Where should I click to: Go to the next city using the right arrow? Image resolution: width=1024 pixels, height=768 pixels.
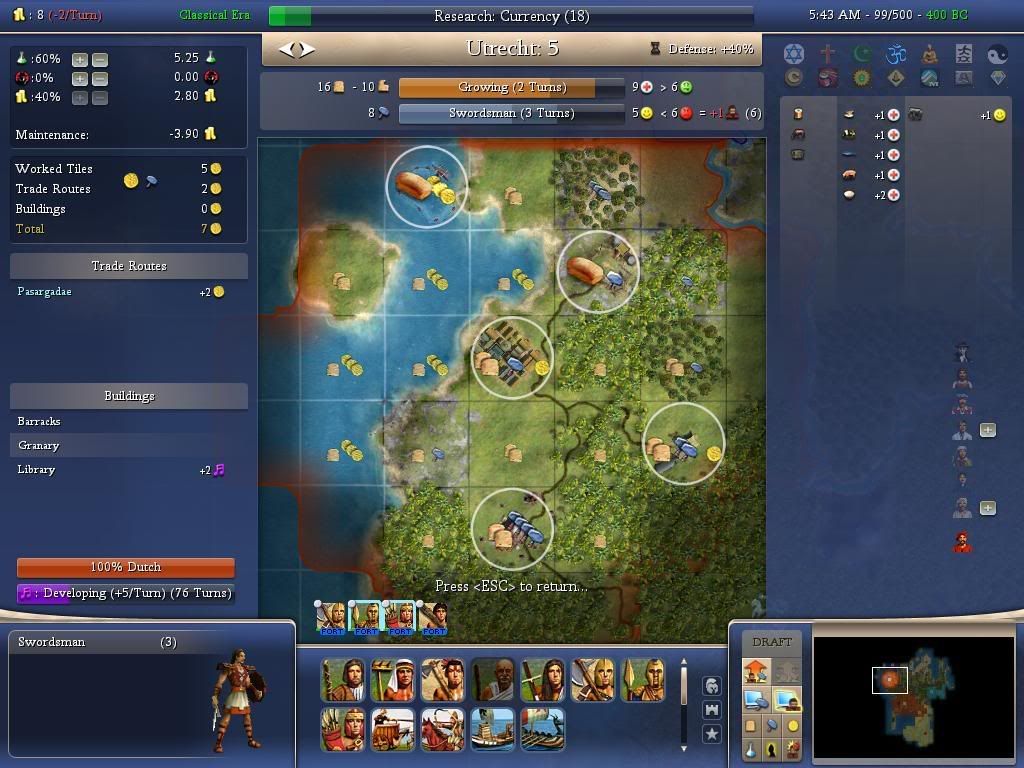coord(307,48)
